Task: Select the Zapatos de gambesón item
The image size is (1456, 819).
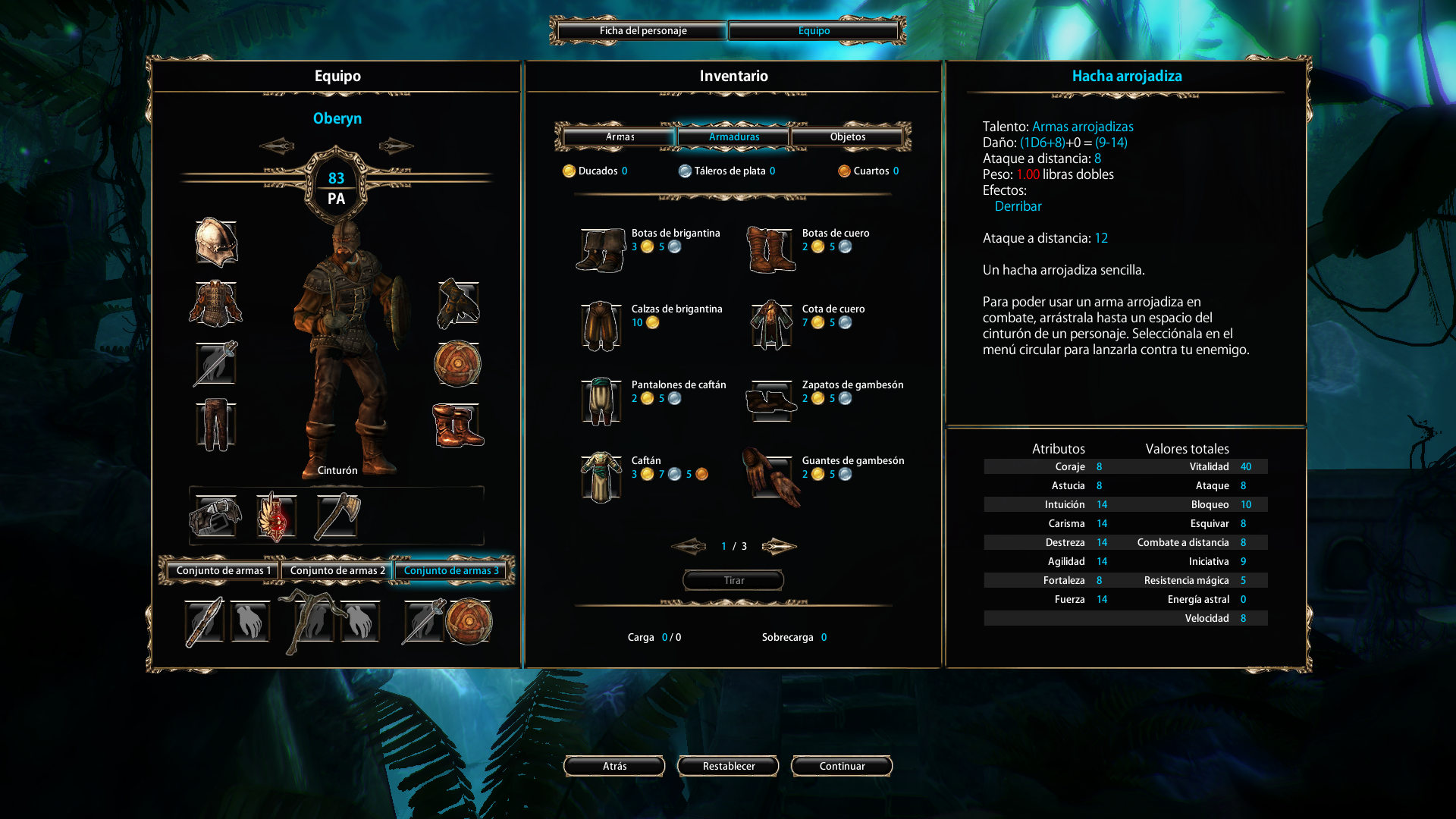Action: click(771, 401)
